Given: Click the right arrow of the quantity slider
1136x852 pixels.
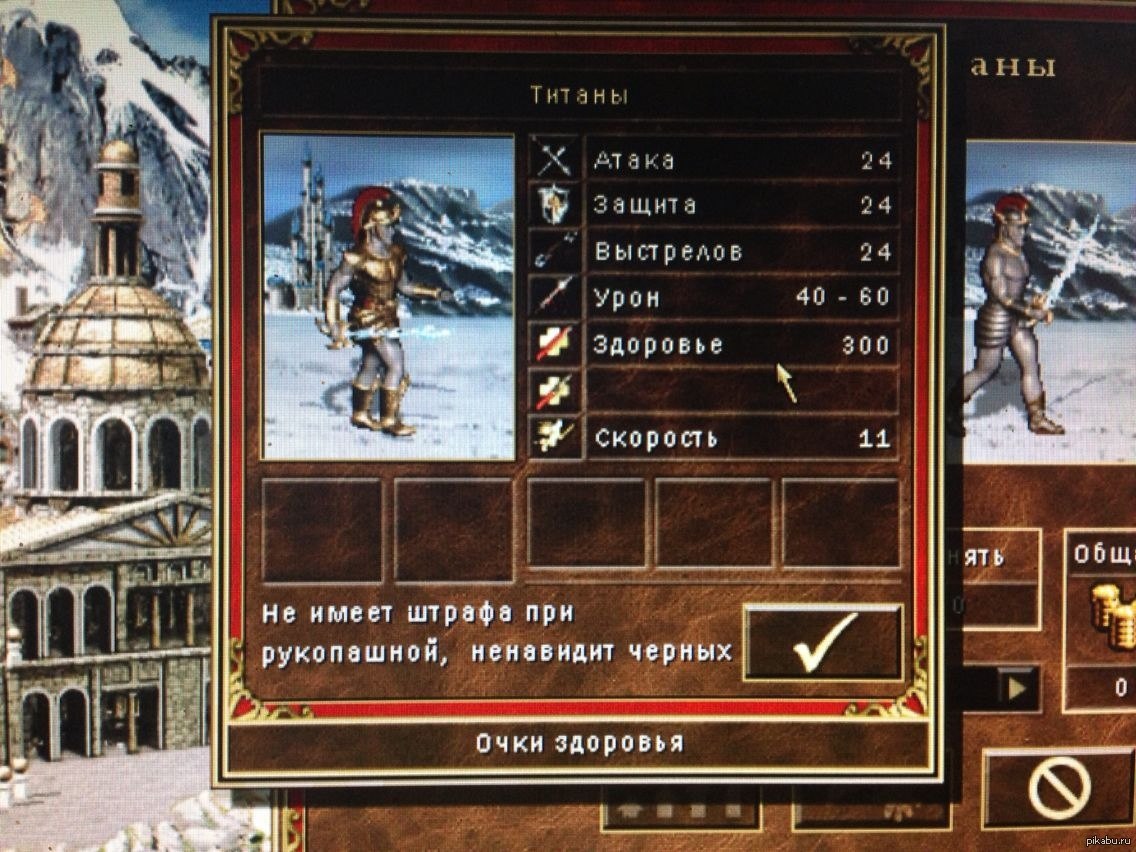Looking at the screenshot, I should click(1017, 689).
